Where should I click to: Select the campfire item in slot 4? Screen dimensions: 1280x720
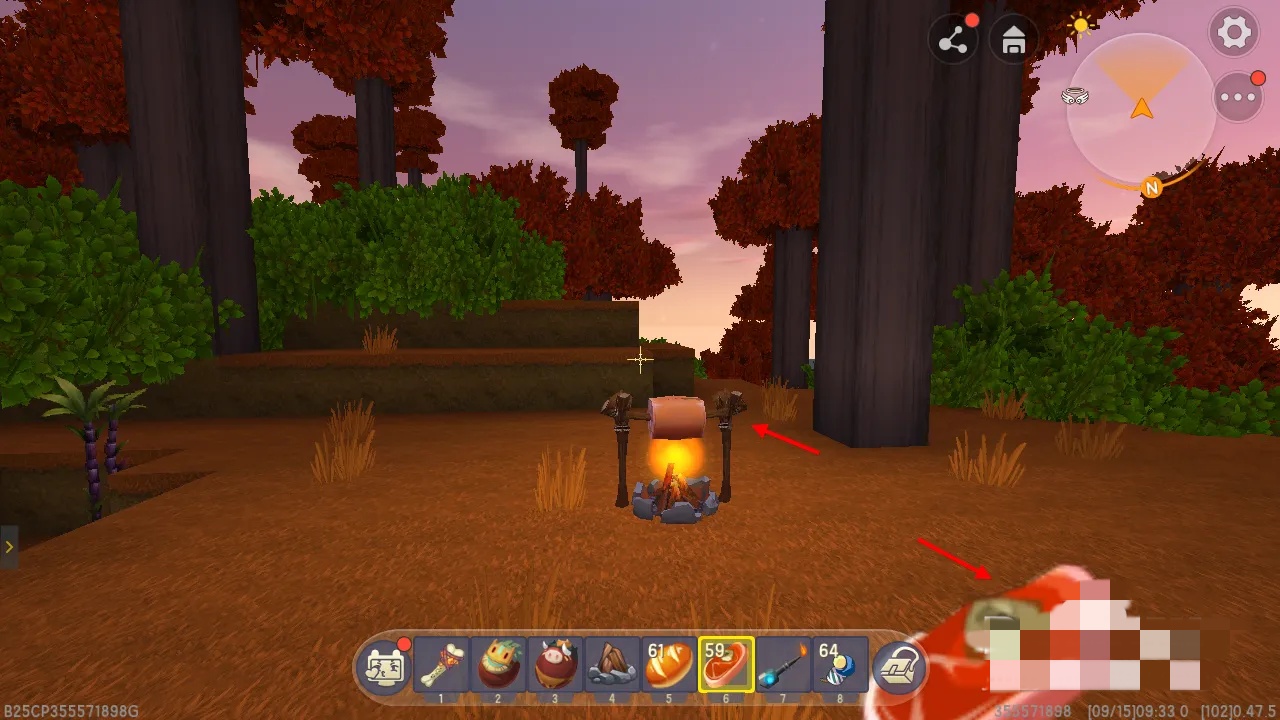(x=612, y=664)
